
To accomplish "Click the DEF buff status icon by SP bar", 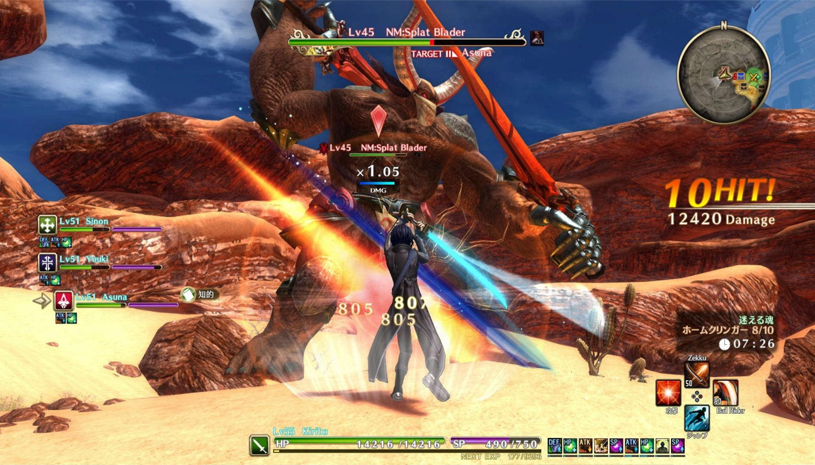I will point(554,445).
